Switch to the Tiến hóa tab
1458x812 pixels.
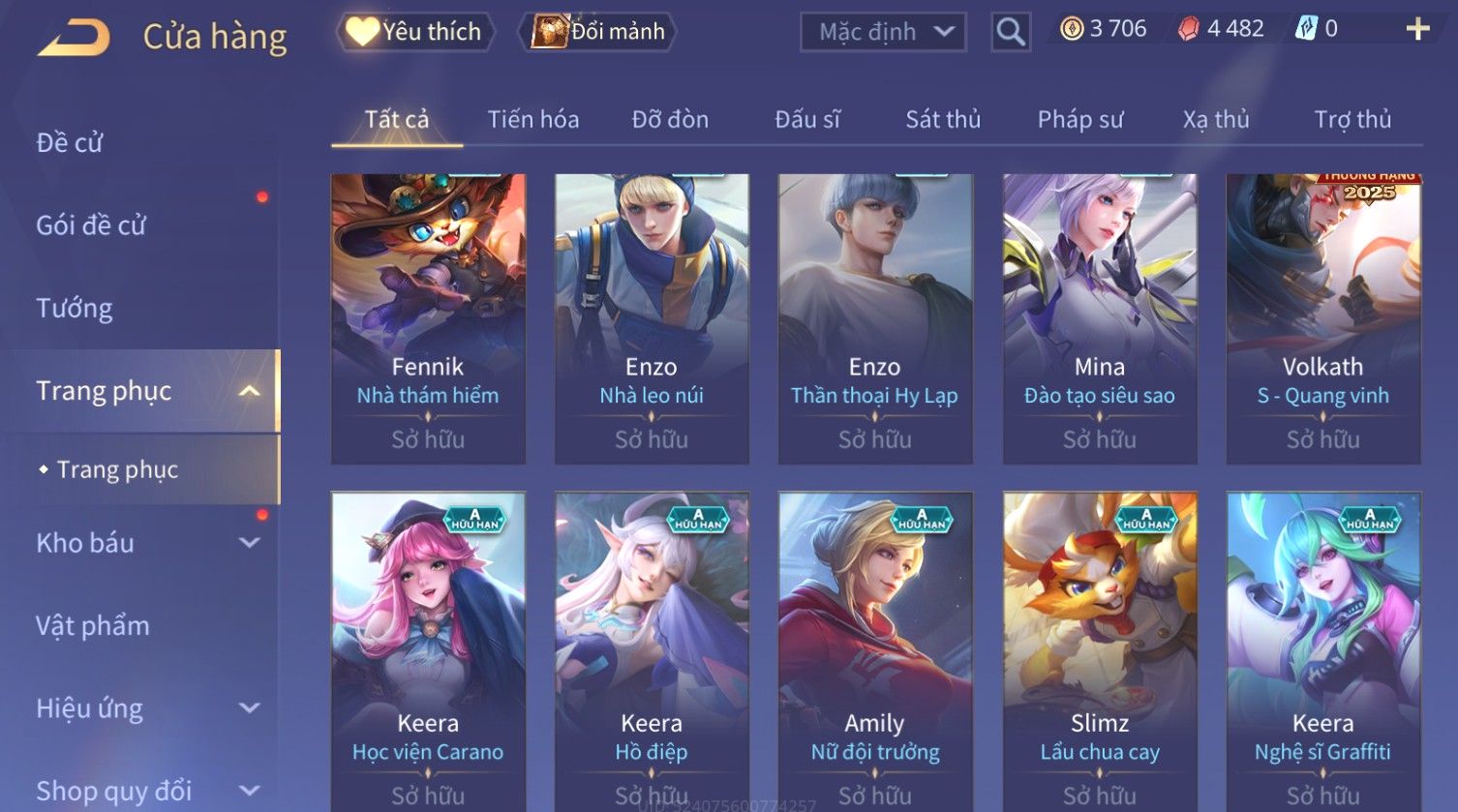532,120
